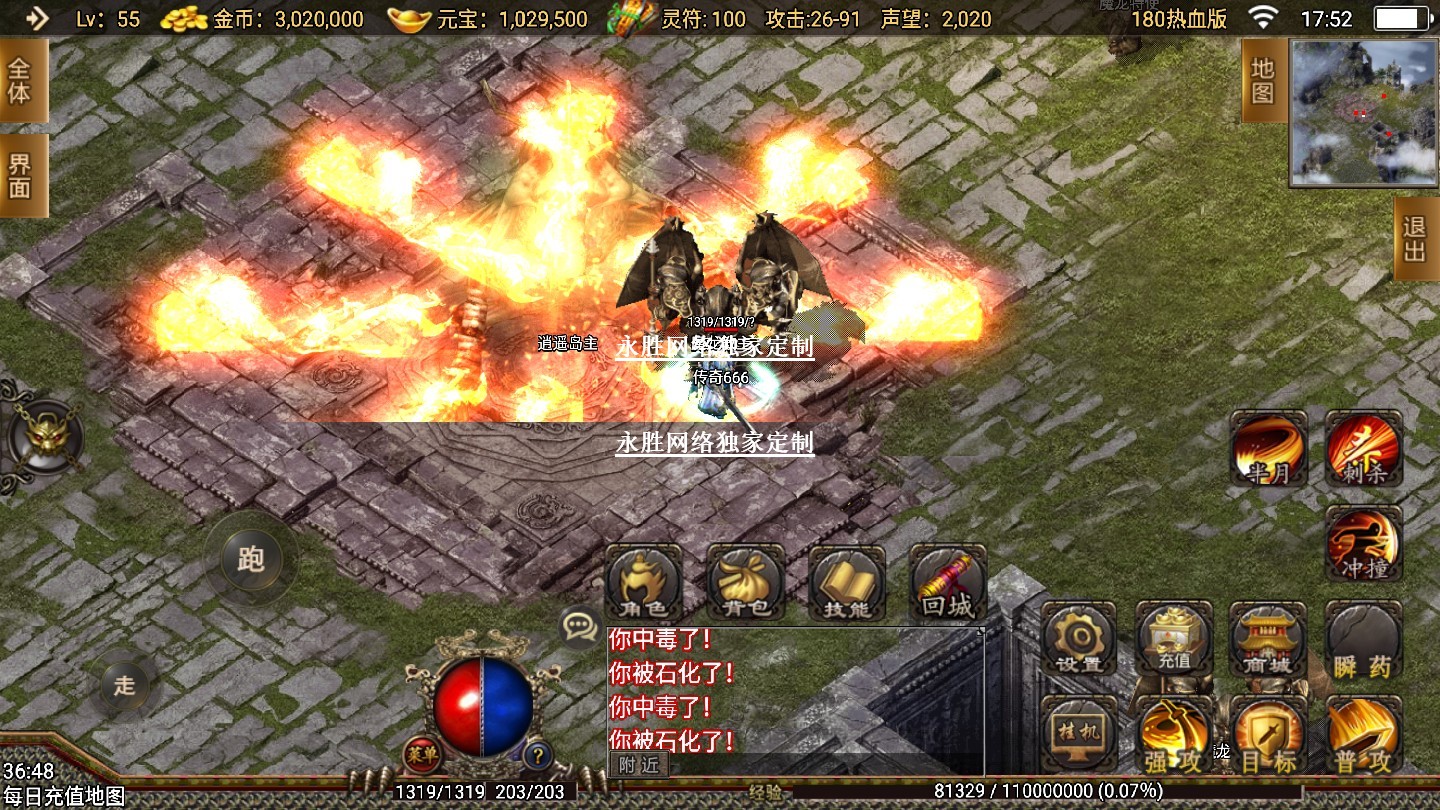Use the 冲撞 charge skill
Screen dimensions: 1440x810
pyautogui.click(x=1364, y=544)
